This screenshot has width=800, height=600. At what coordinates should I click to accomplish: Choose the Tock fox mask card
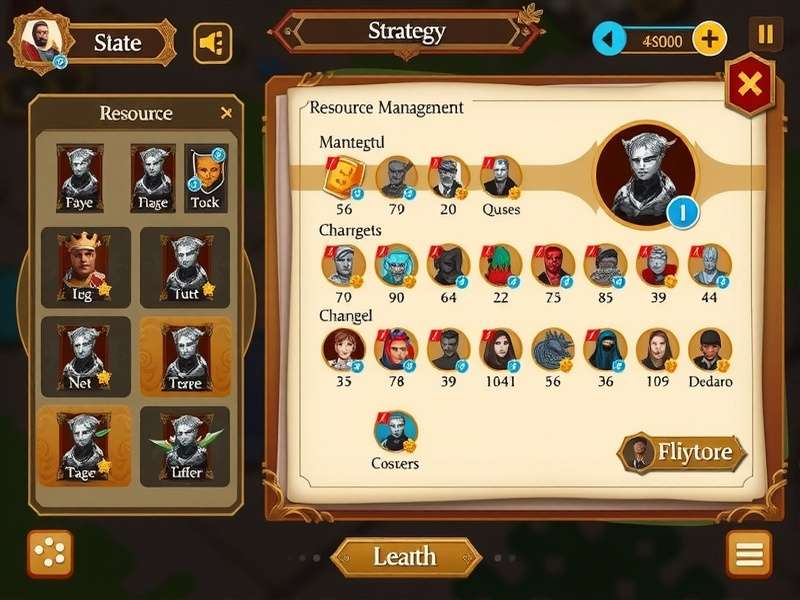(x=205, y=177)
